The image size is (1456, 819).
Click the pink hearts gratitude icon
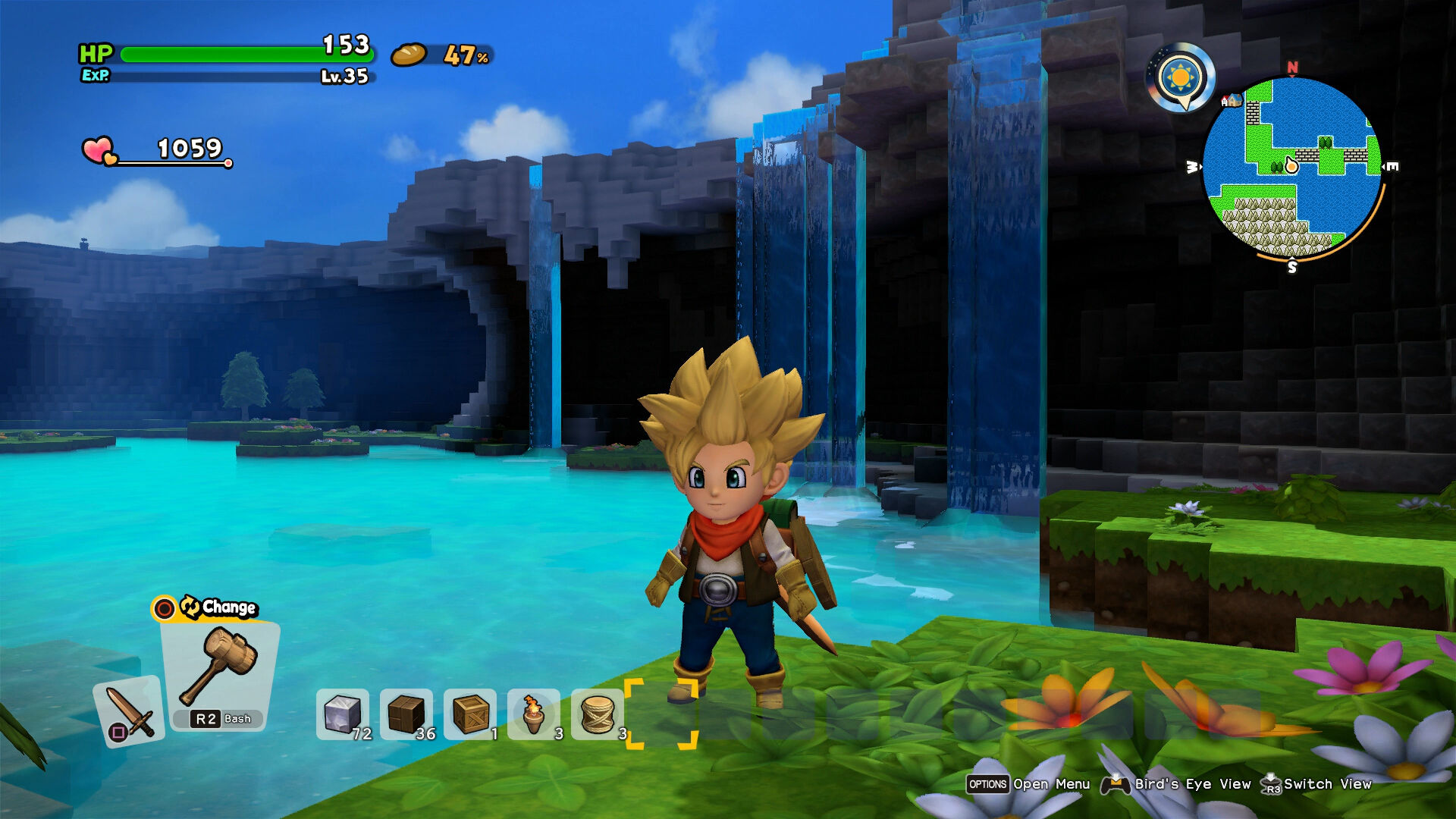click(x=99, y=150)
